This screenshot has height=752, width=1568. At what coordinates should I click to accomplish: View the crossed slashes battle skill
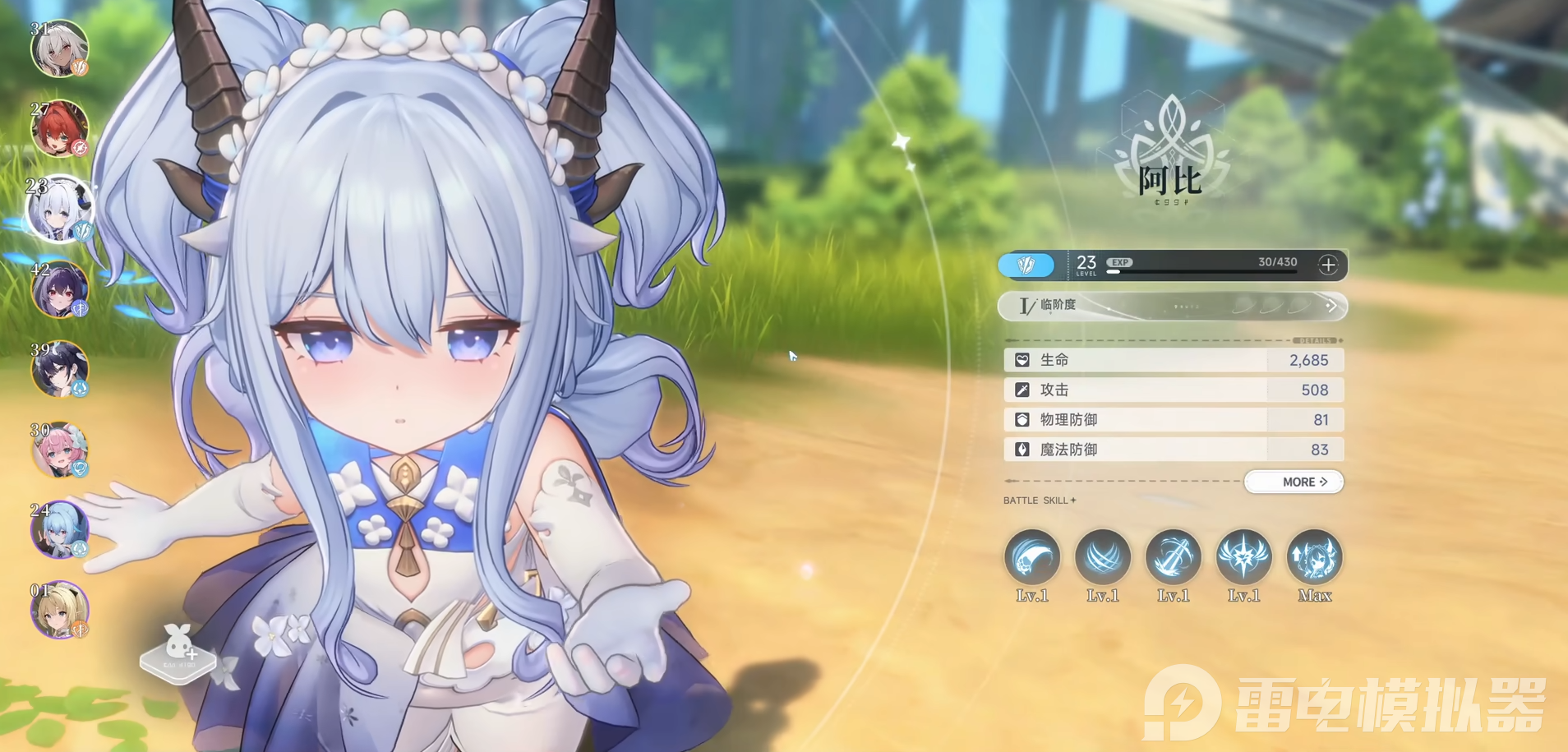1103,557
